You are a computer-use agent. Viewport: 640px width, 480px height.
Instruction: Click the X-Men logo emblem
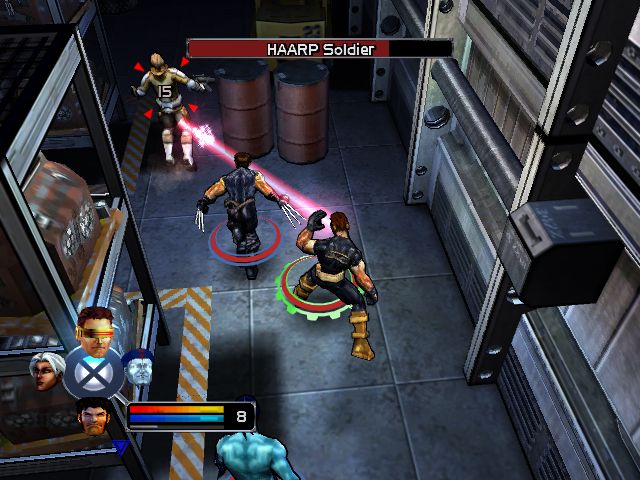pos(93,374)
